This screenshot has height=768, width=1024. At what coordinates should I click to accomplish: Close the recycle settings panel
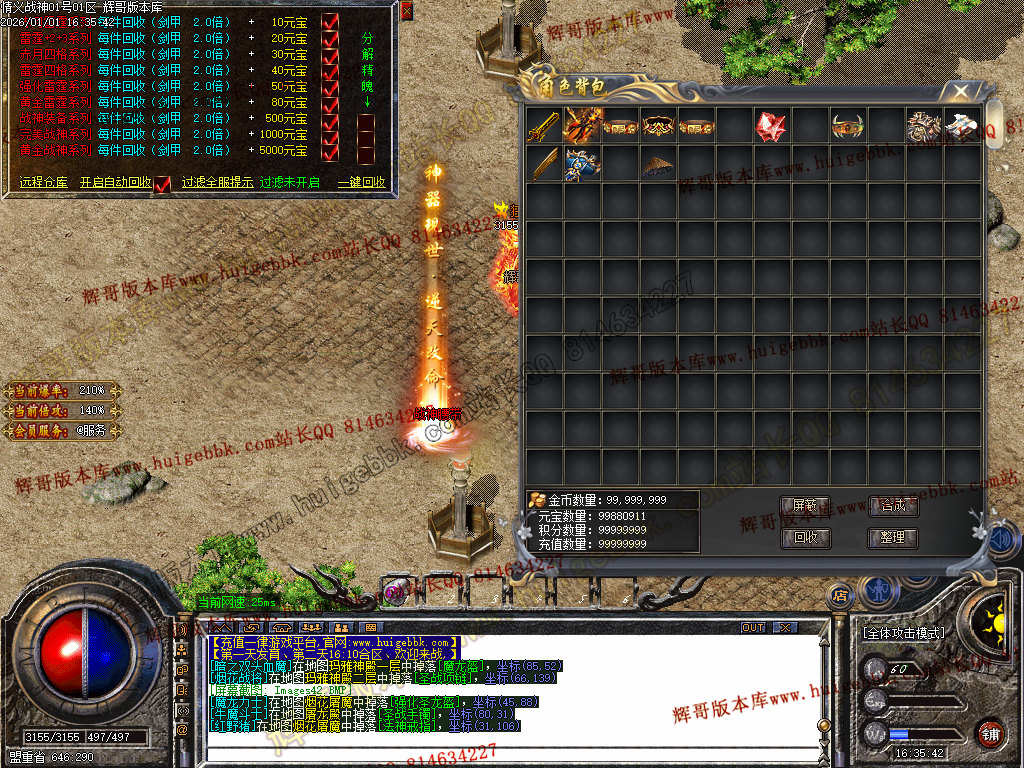(406, 11)
